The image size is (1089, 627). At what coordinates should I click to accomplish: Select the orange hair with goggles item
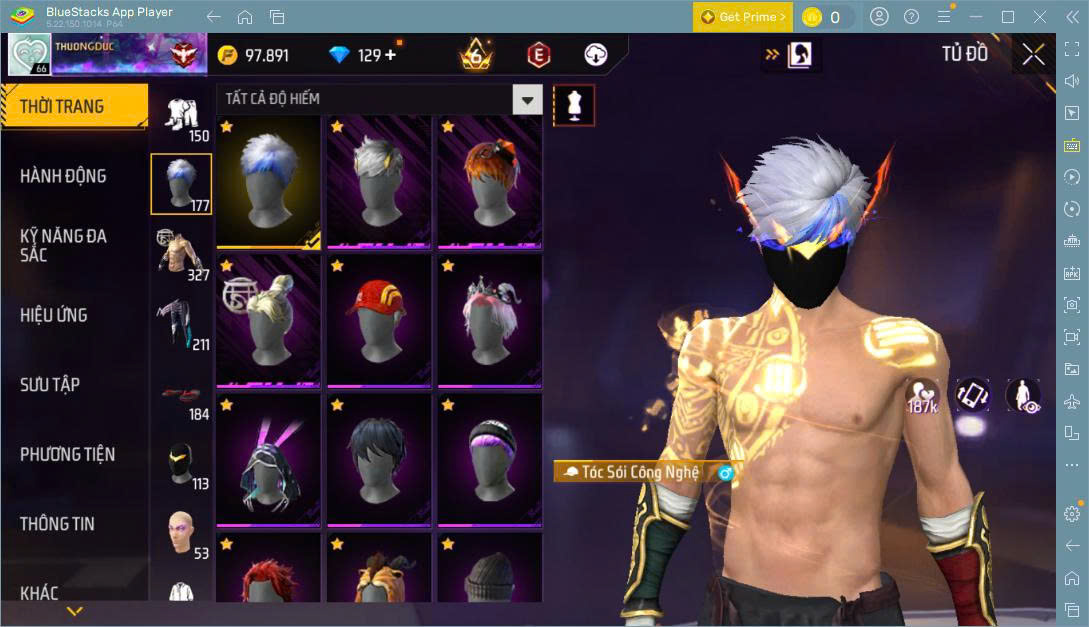tap(490, 181)
